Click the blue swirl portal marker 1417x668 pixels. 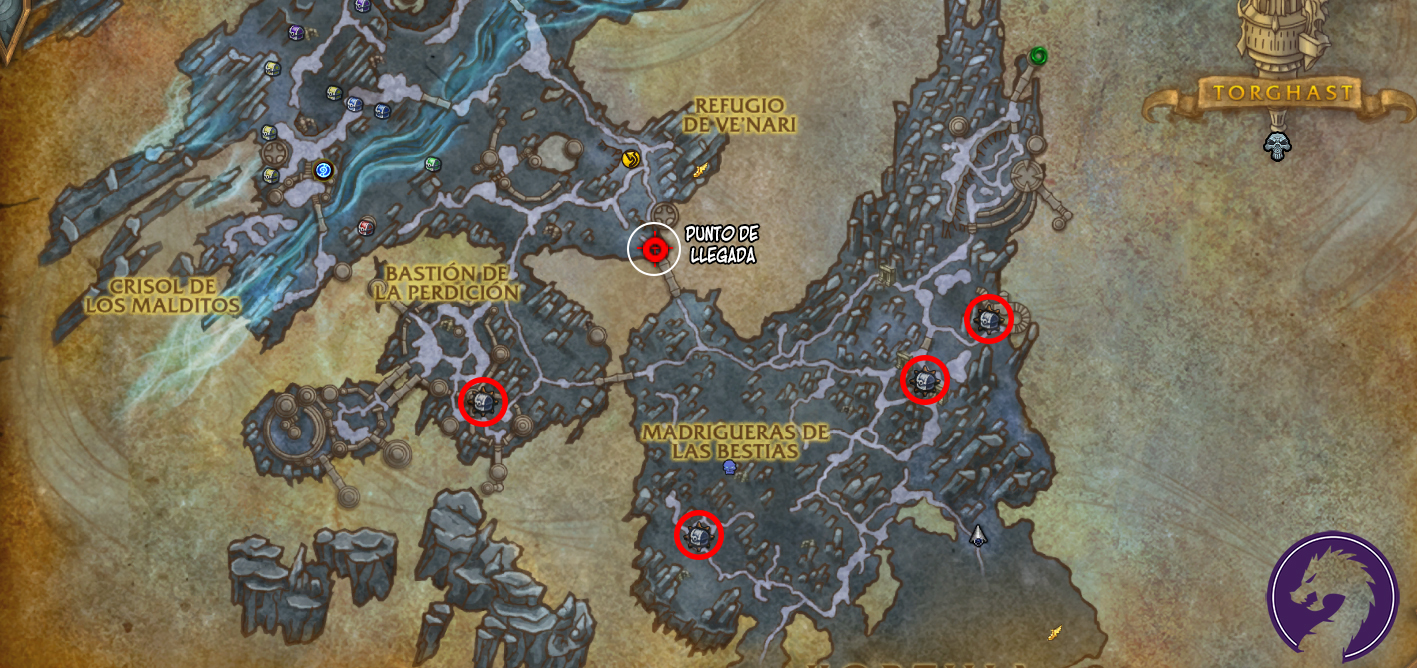(323, 170)
